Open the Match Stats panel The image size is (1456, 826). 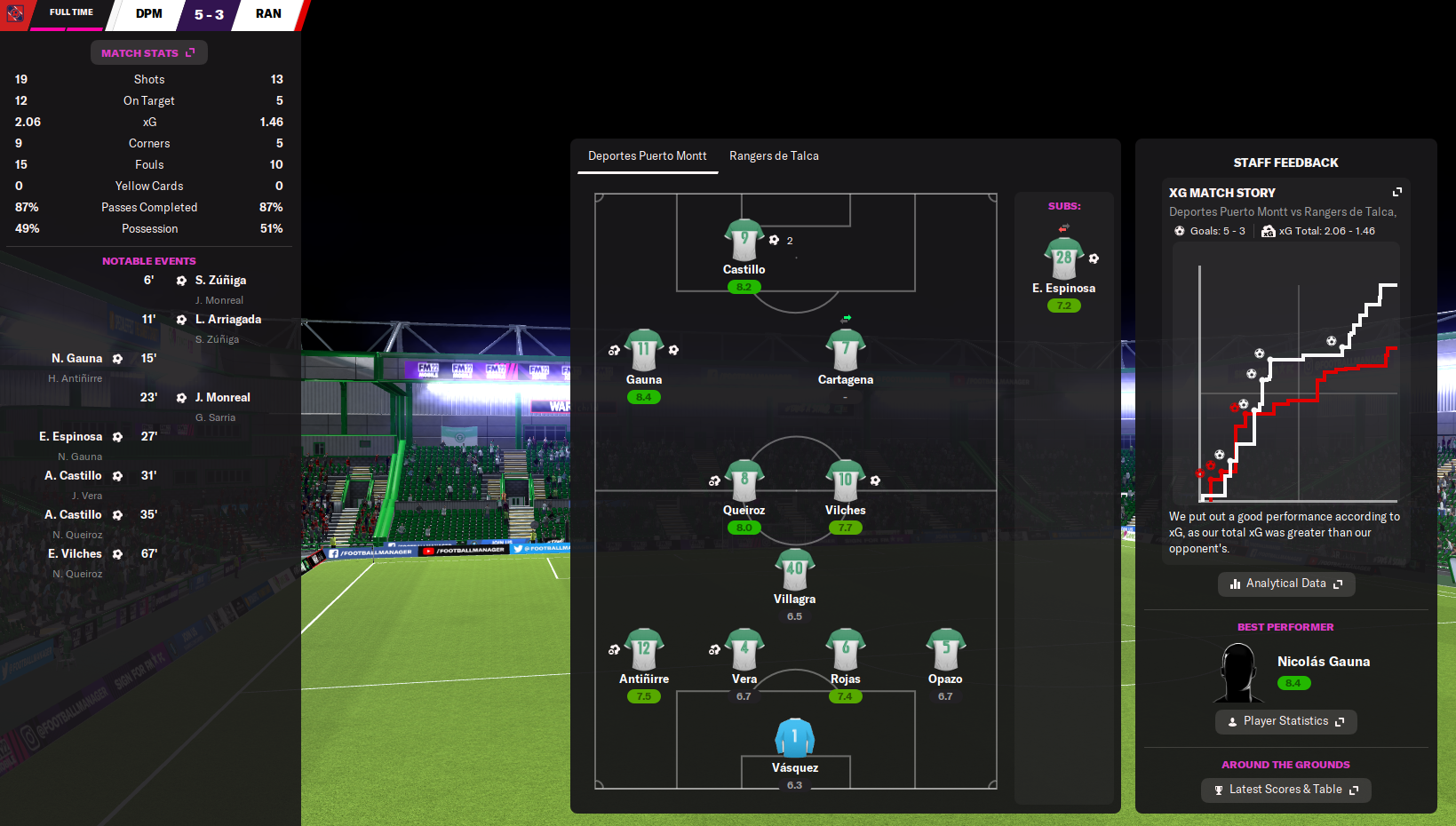coord(148,53)
